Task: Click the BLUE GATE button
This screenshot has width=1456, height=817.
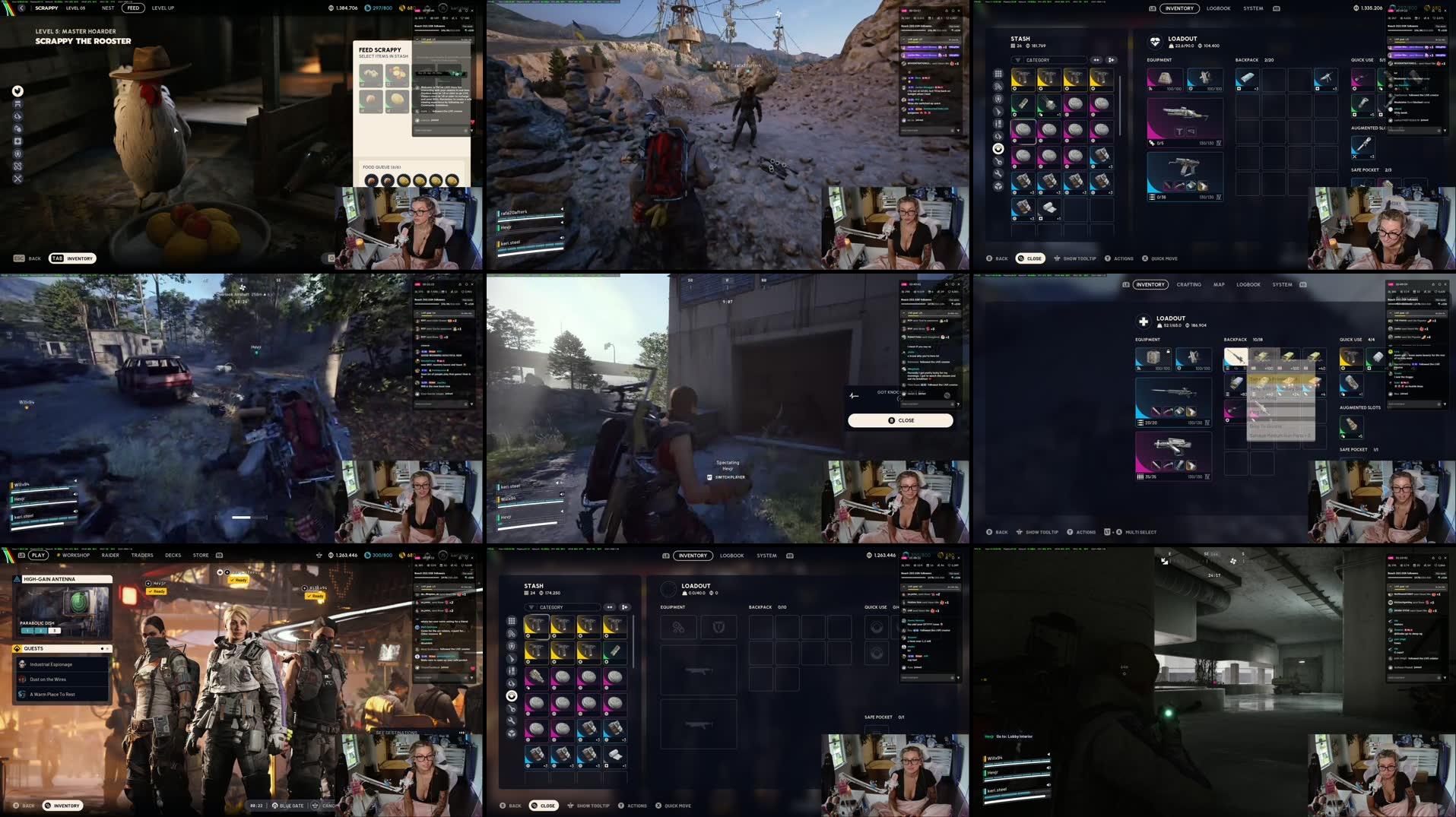Action: pyautogui.click(x=291, y=806)
